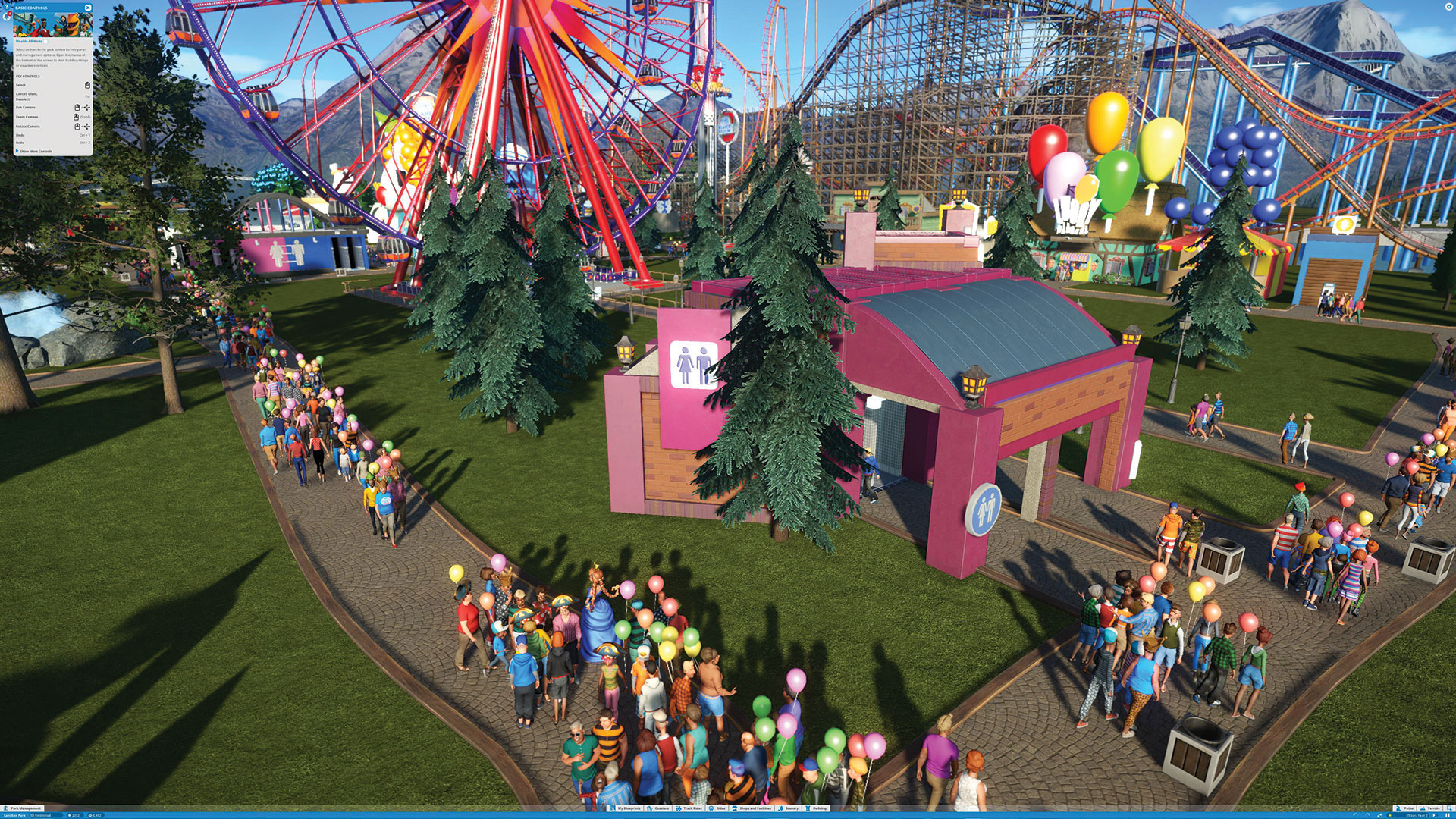Open the Terrain tool
This screenshot has height=819, width=1456.
(1429, 808)
